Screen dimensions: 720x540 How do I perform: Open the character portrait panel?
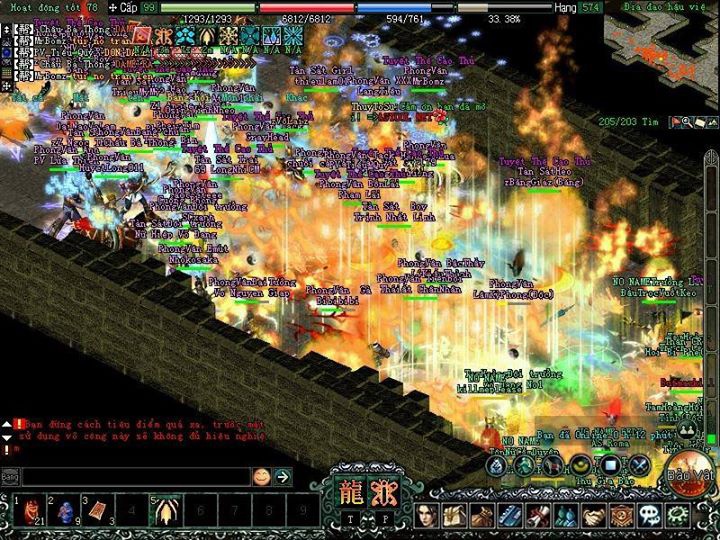(428, 515)
